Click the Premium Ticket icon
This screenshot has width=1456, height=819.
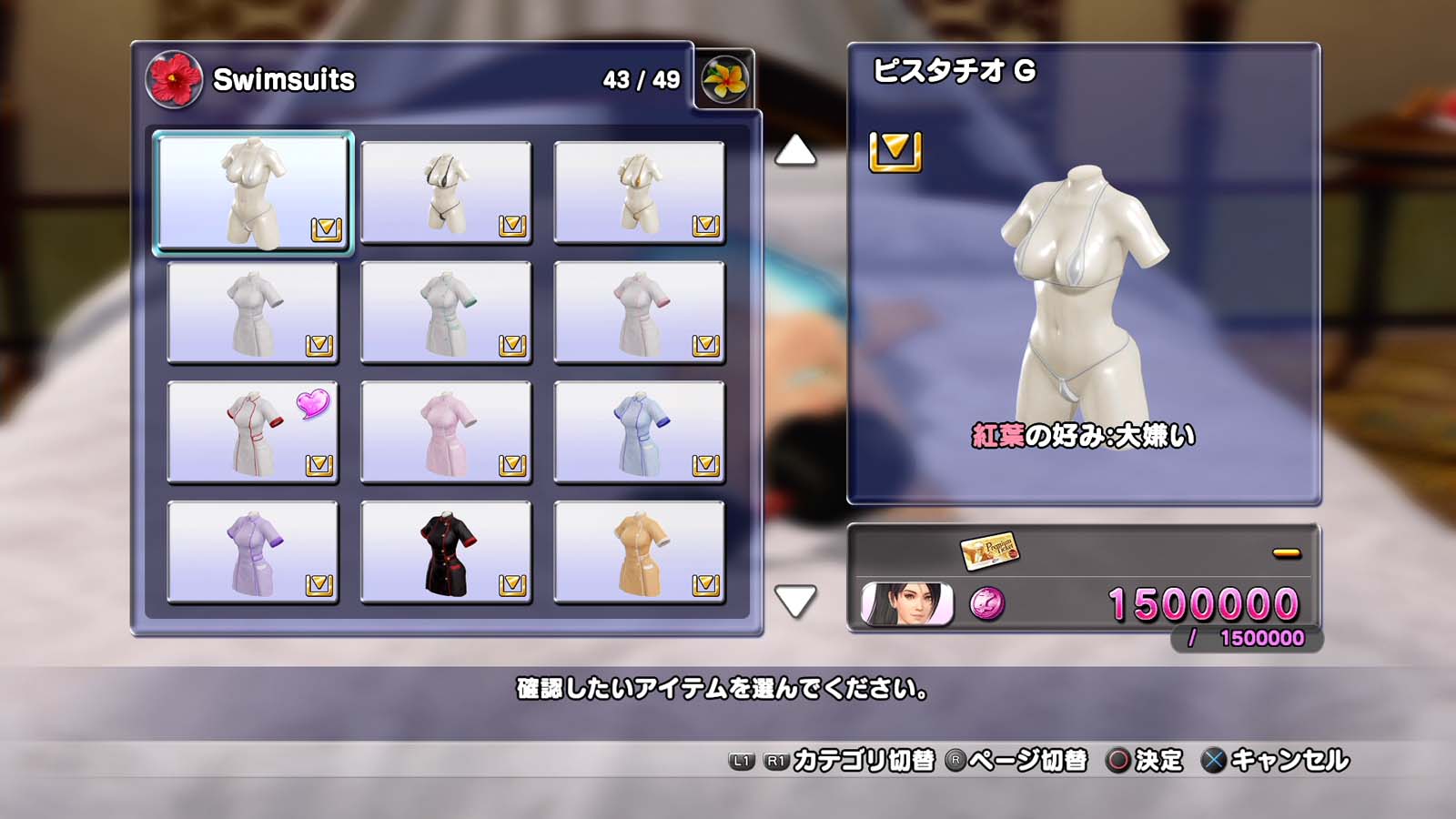coord(989,550)
